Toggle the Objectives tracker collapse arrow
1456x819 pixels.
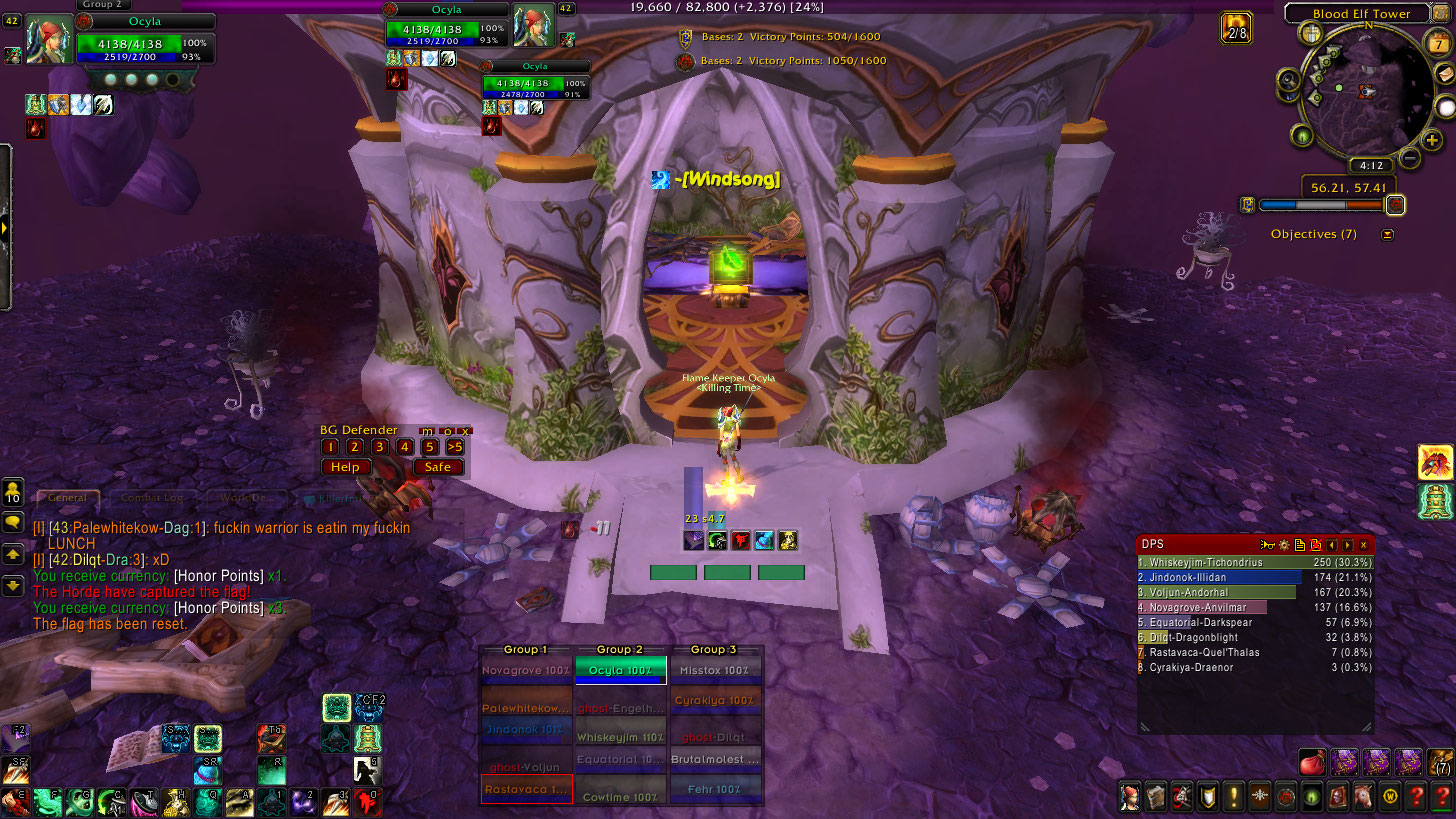[1387, 235]
